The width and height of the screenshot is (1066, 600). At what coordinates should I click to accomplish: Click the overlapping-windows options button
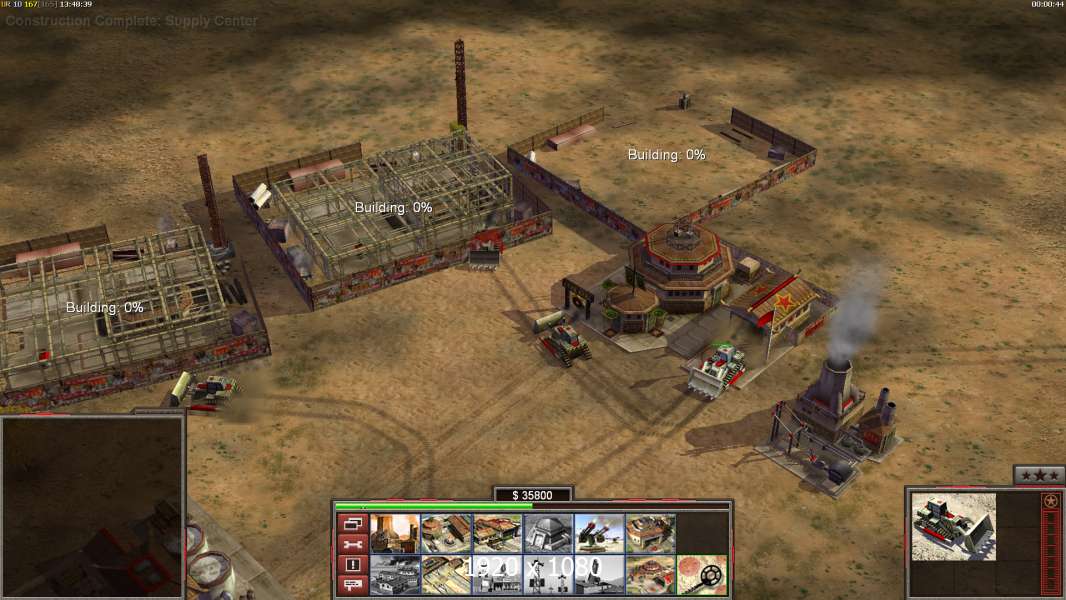tap(352, 523)
